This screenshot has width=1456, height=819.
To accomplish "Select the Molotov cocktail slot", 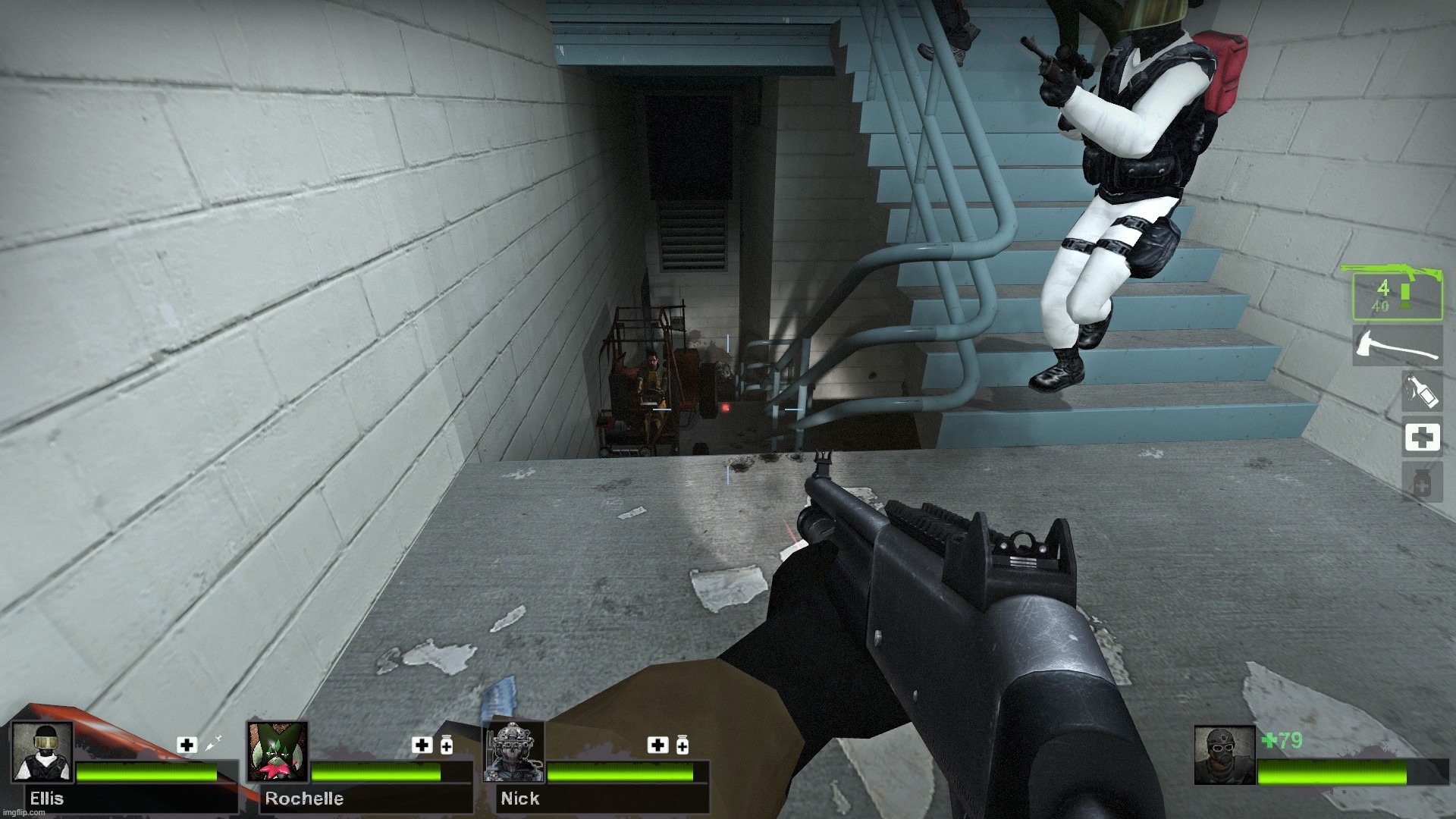I will [1421, 391].
